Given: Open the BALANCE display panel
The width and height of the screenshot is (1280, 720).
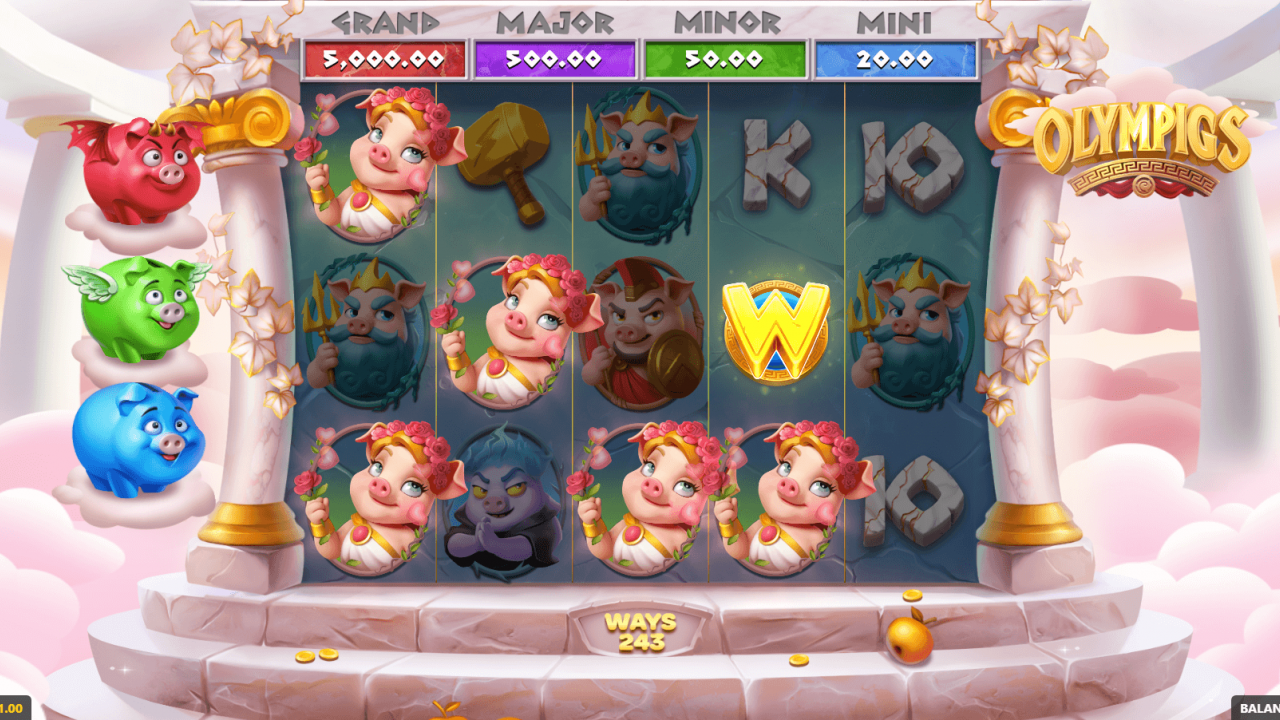Looking at the screenshot, I should [1255, 710].
